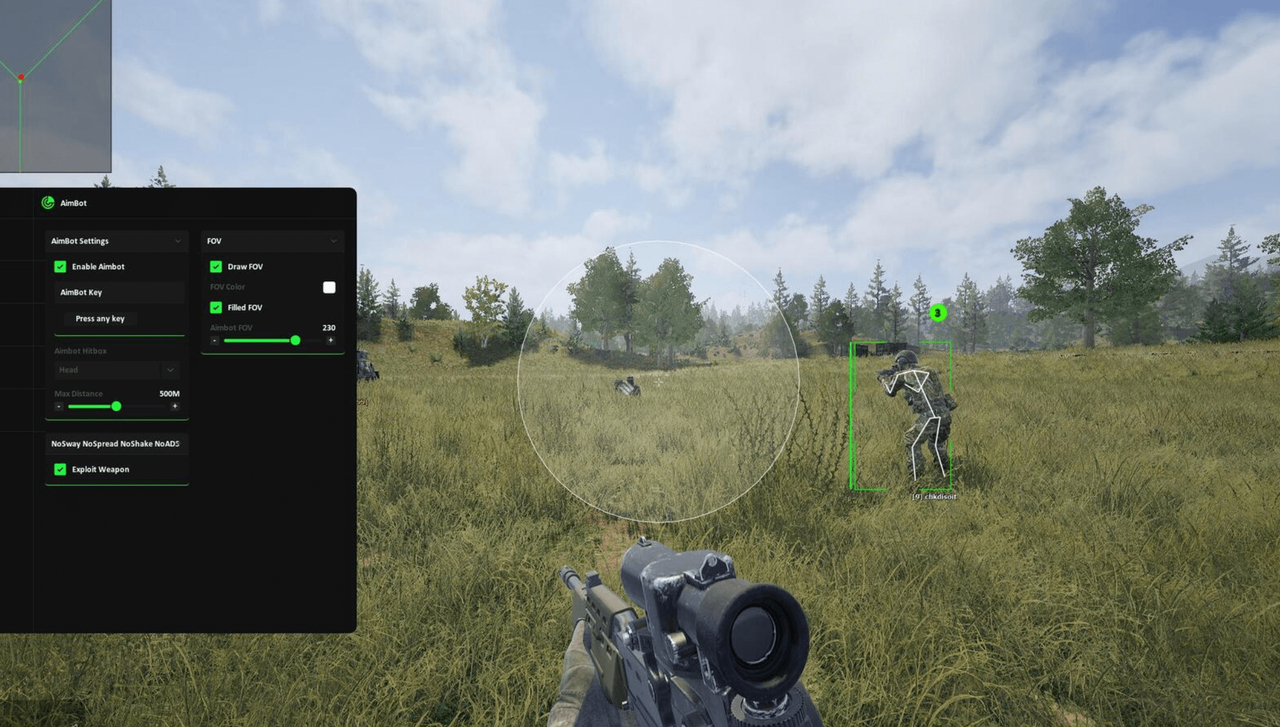Click the plus icon beside Max Distance slider

pos(176,406)
